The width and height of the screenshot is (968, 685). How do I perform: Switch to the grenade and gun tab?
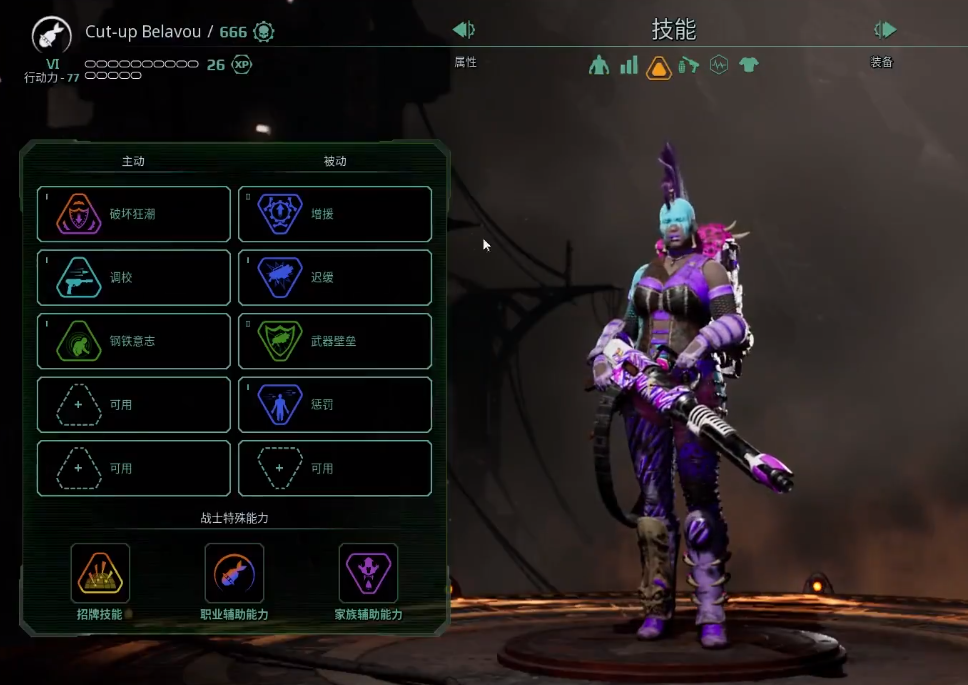click(x=688, y=66)
